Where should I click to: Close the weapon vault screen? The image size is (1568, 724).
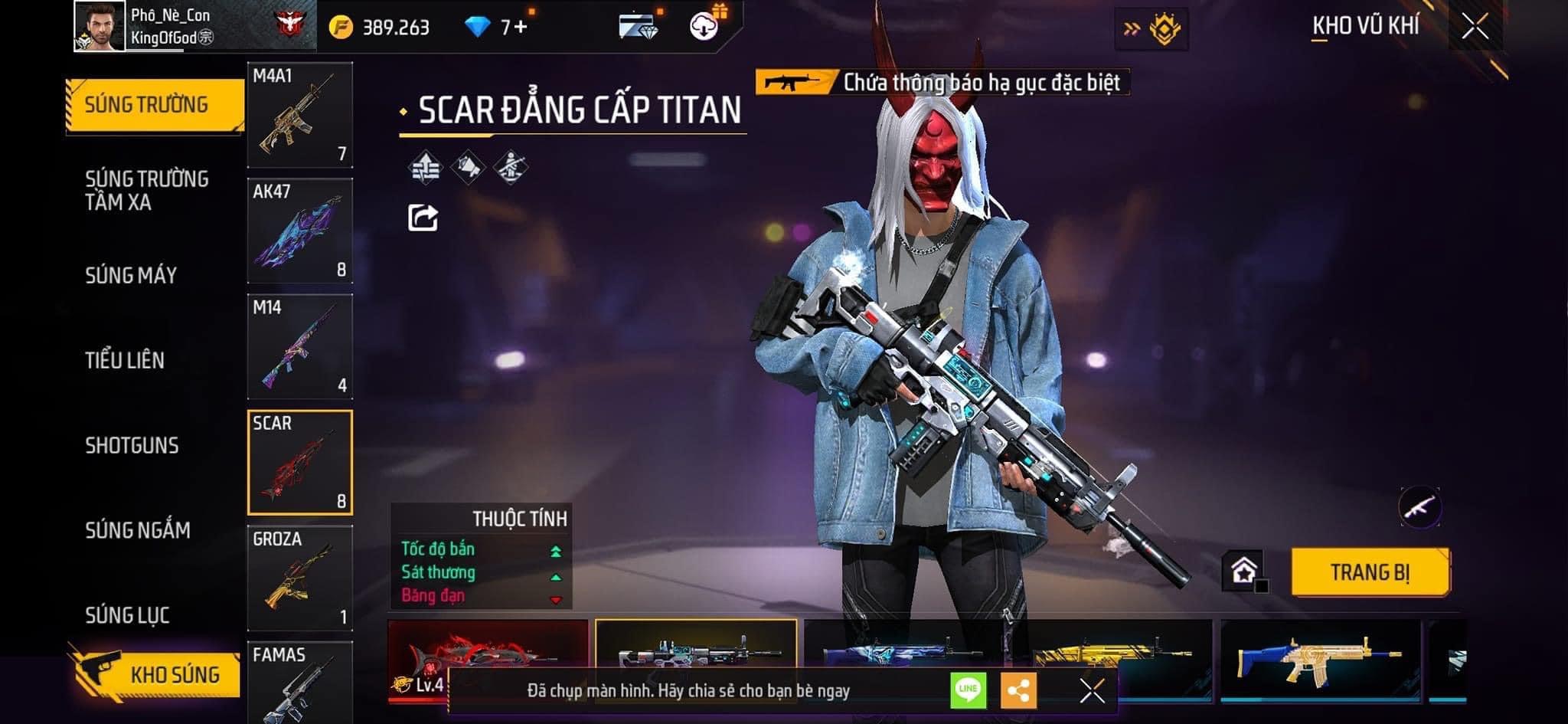[x=1475, y=27]
